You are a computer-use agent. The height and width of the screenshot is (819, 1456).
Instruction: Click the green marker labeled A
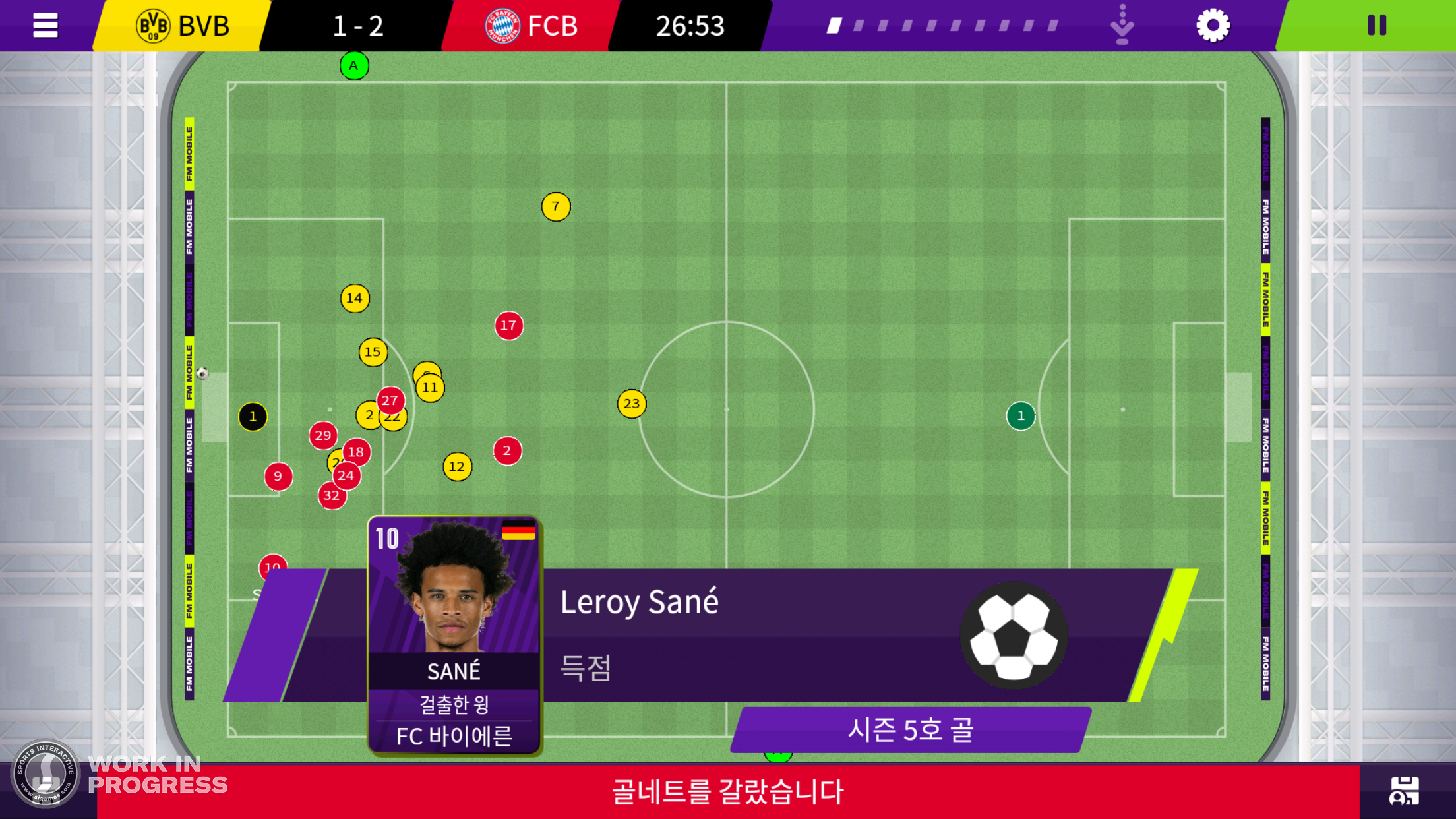click(353, 65)
